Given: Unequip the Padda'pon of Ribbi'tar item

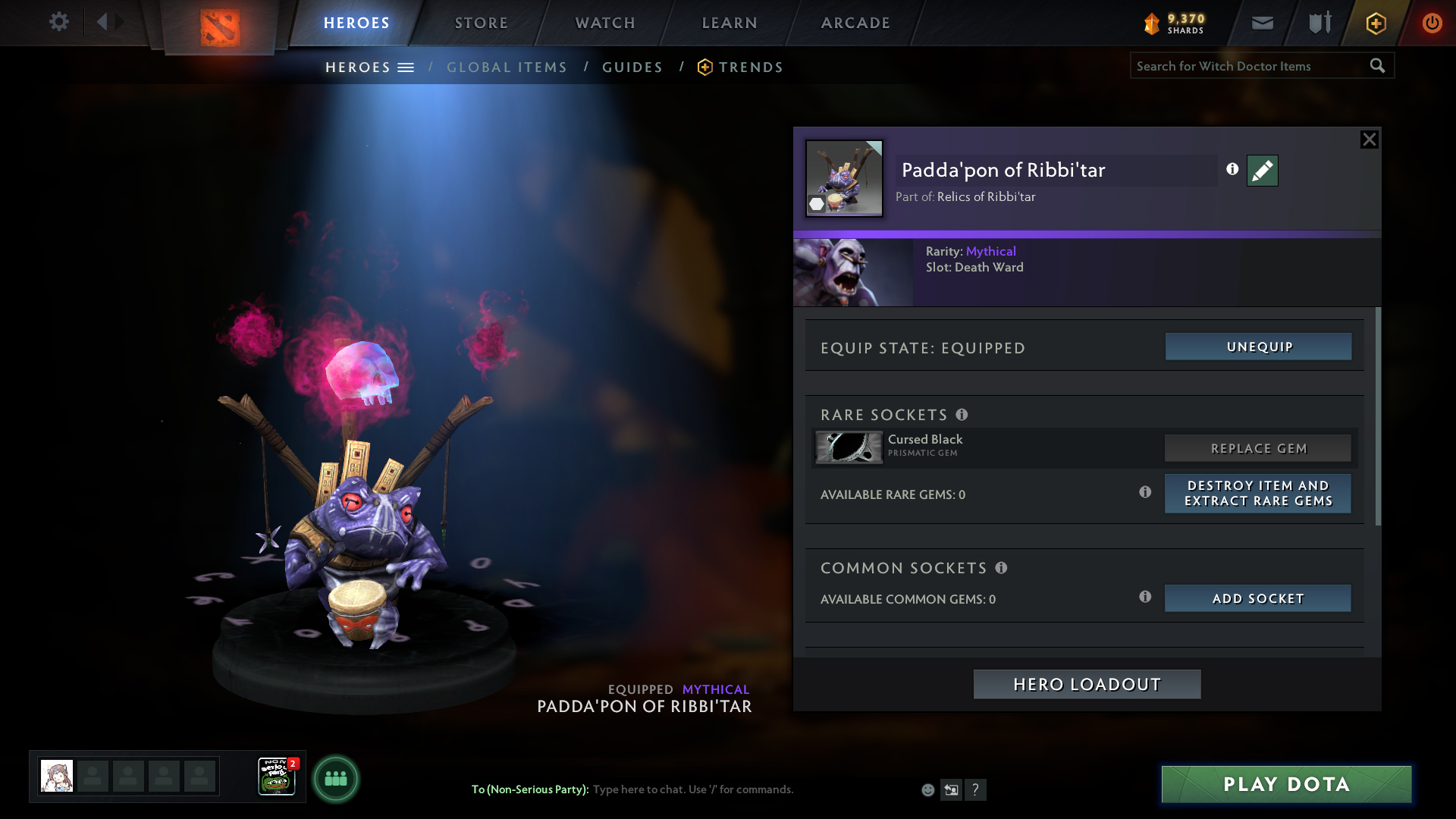Looking at the screenshot, I should click(1258, 347).
